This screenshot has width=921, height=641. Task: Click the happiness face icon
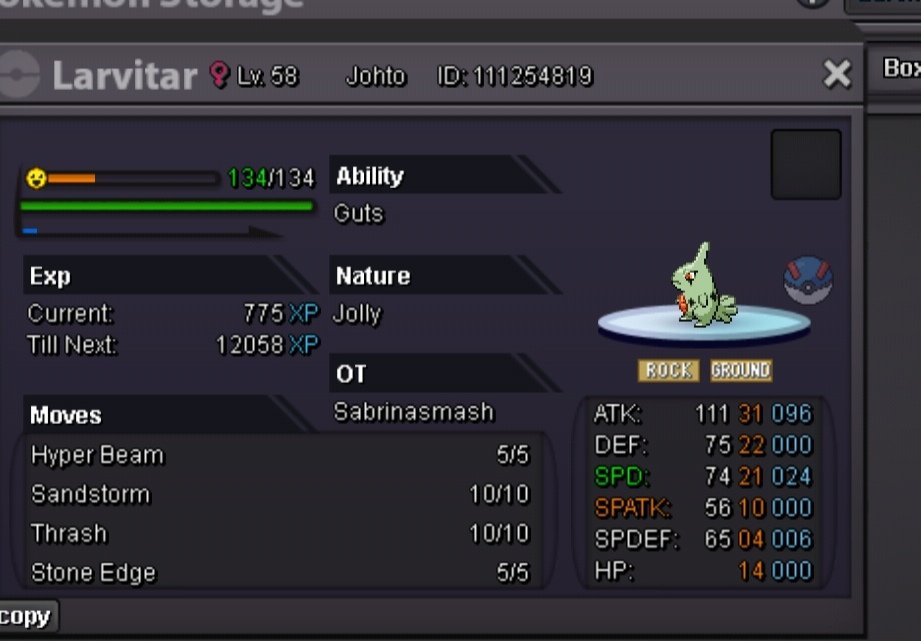pos(36,178)
